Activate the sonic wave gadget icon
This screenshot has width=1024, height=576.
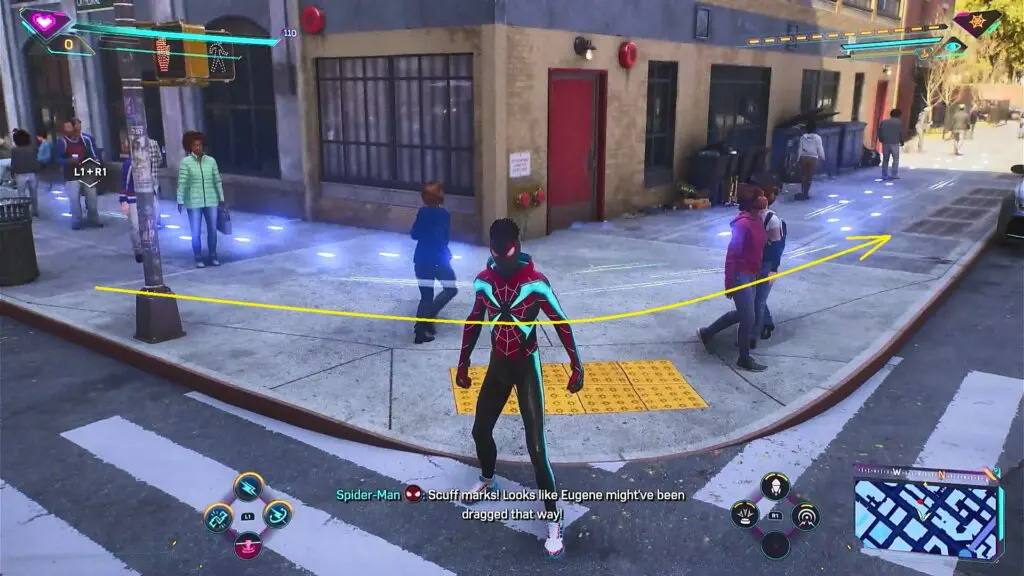click(805, 516)
